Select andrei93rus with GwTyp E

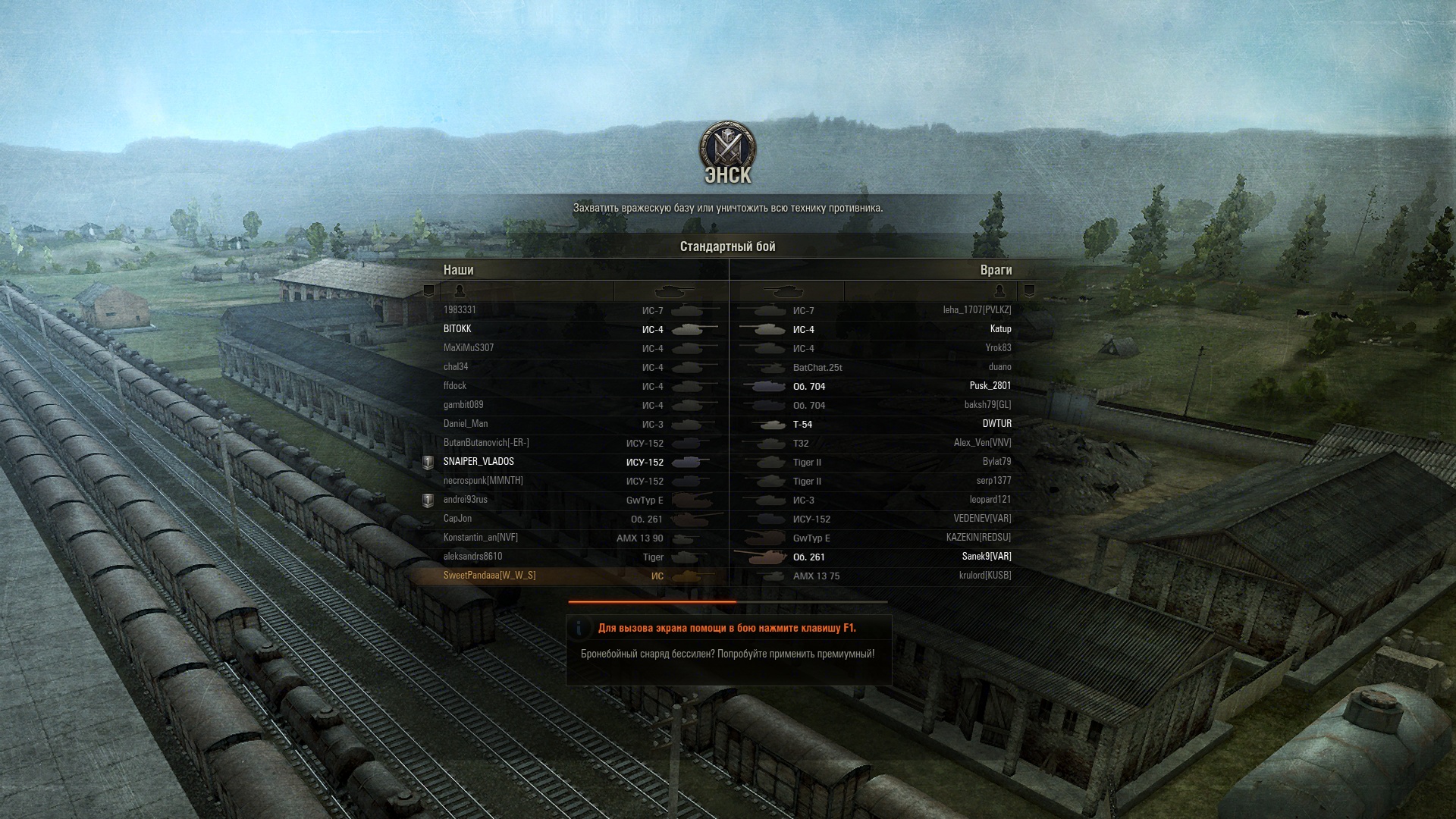[466, 500]
